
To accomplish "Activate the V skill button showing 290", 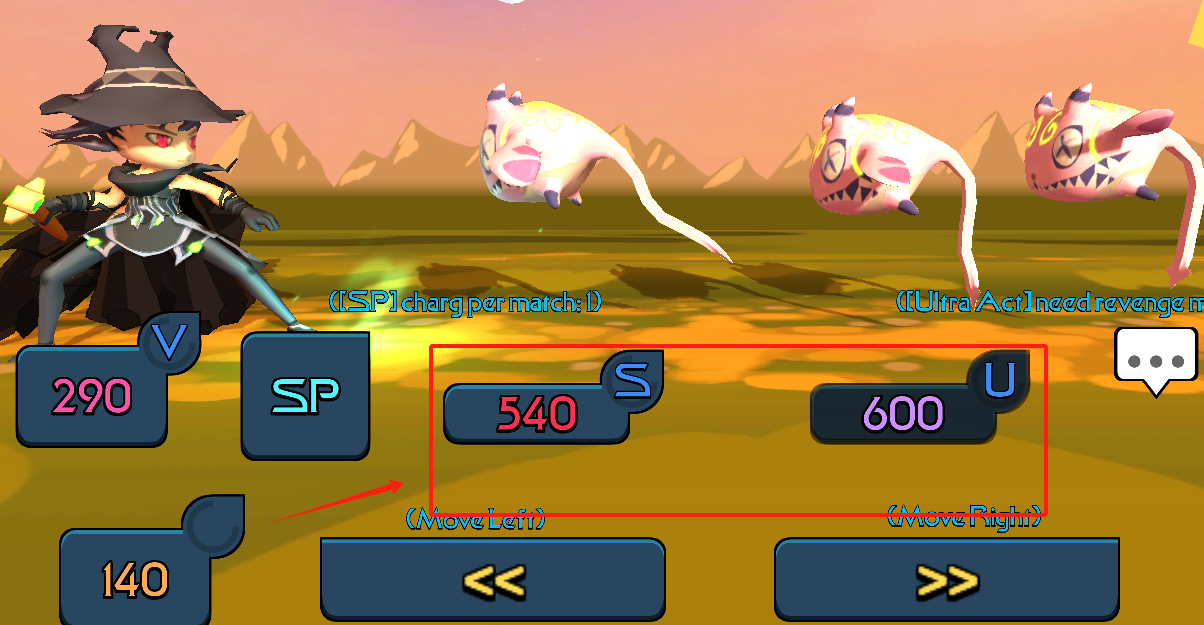I will point(92,397).
